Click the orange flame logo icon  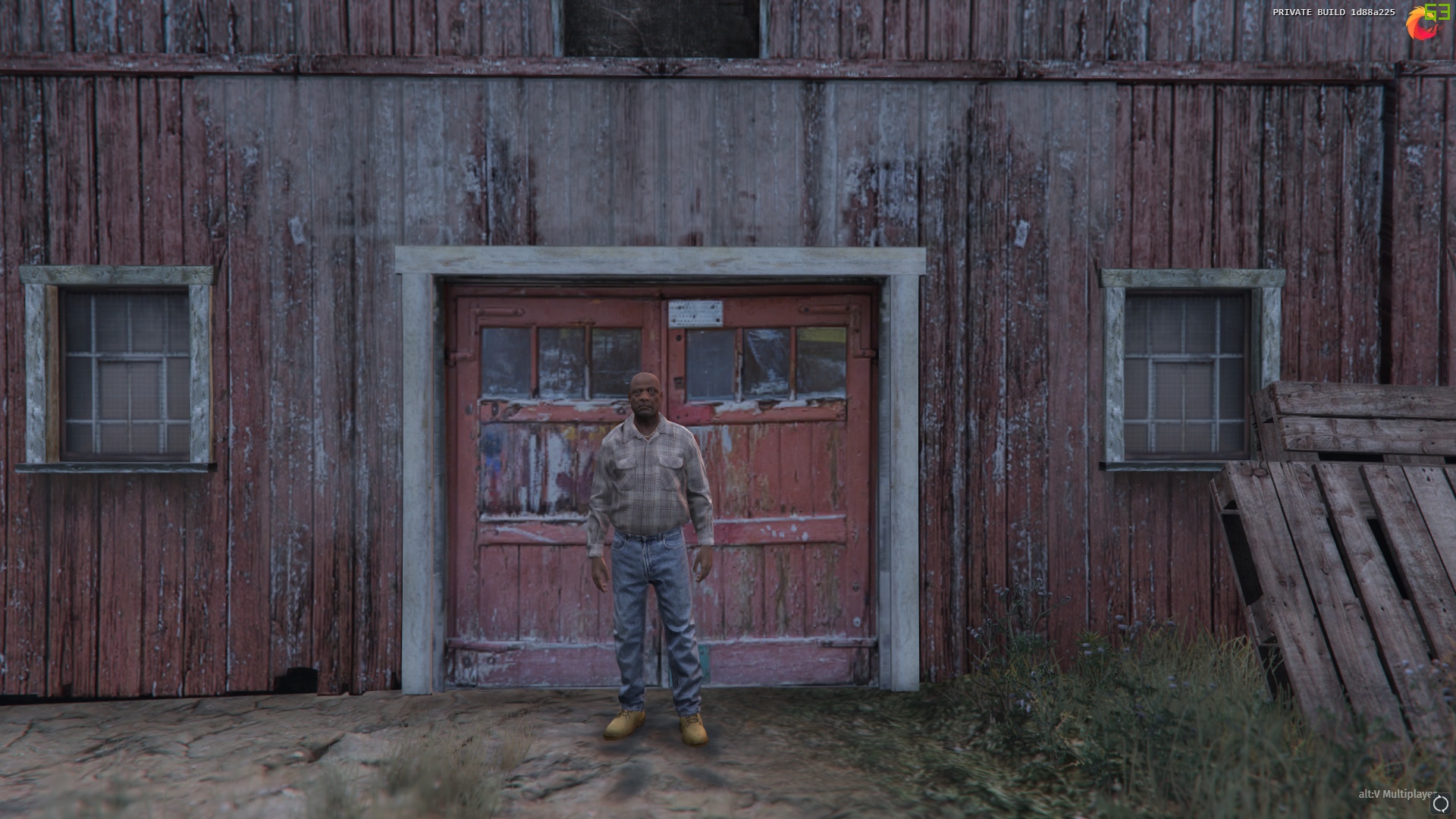click(x=1420, y=24)
